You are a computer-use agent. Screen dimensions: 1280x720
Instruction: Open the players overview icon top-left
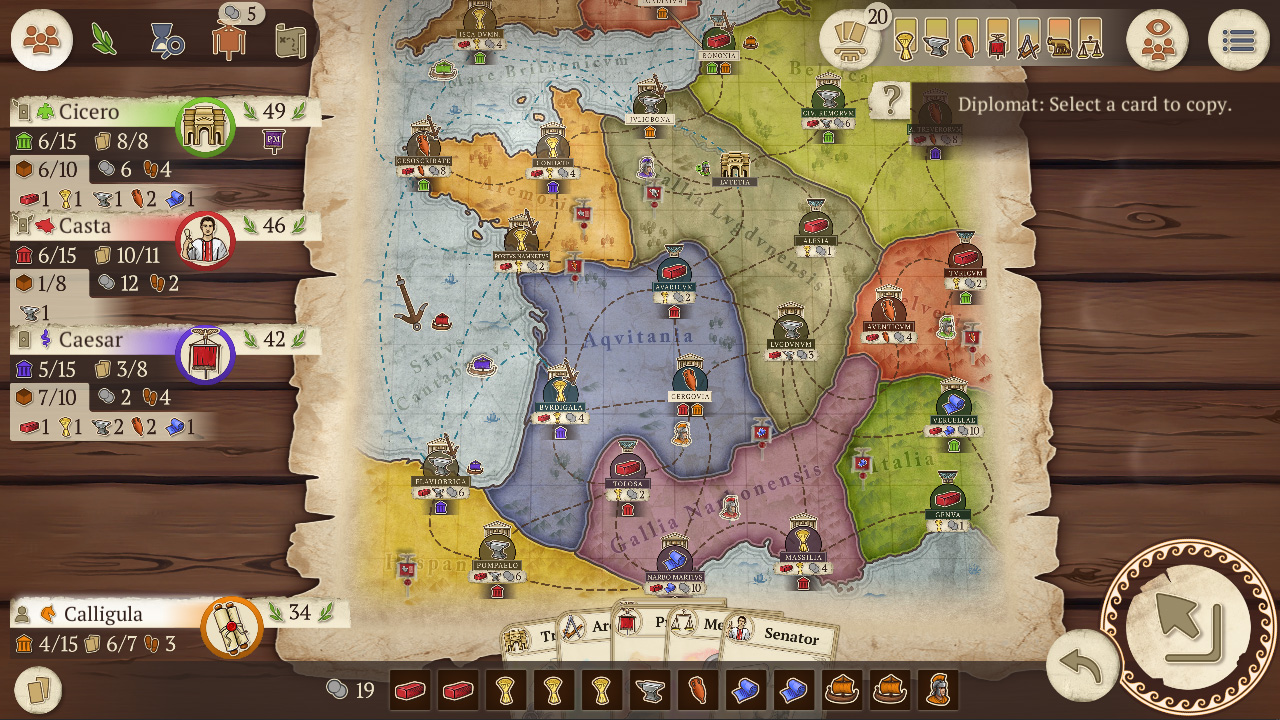(x=40, y=40)
